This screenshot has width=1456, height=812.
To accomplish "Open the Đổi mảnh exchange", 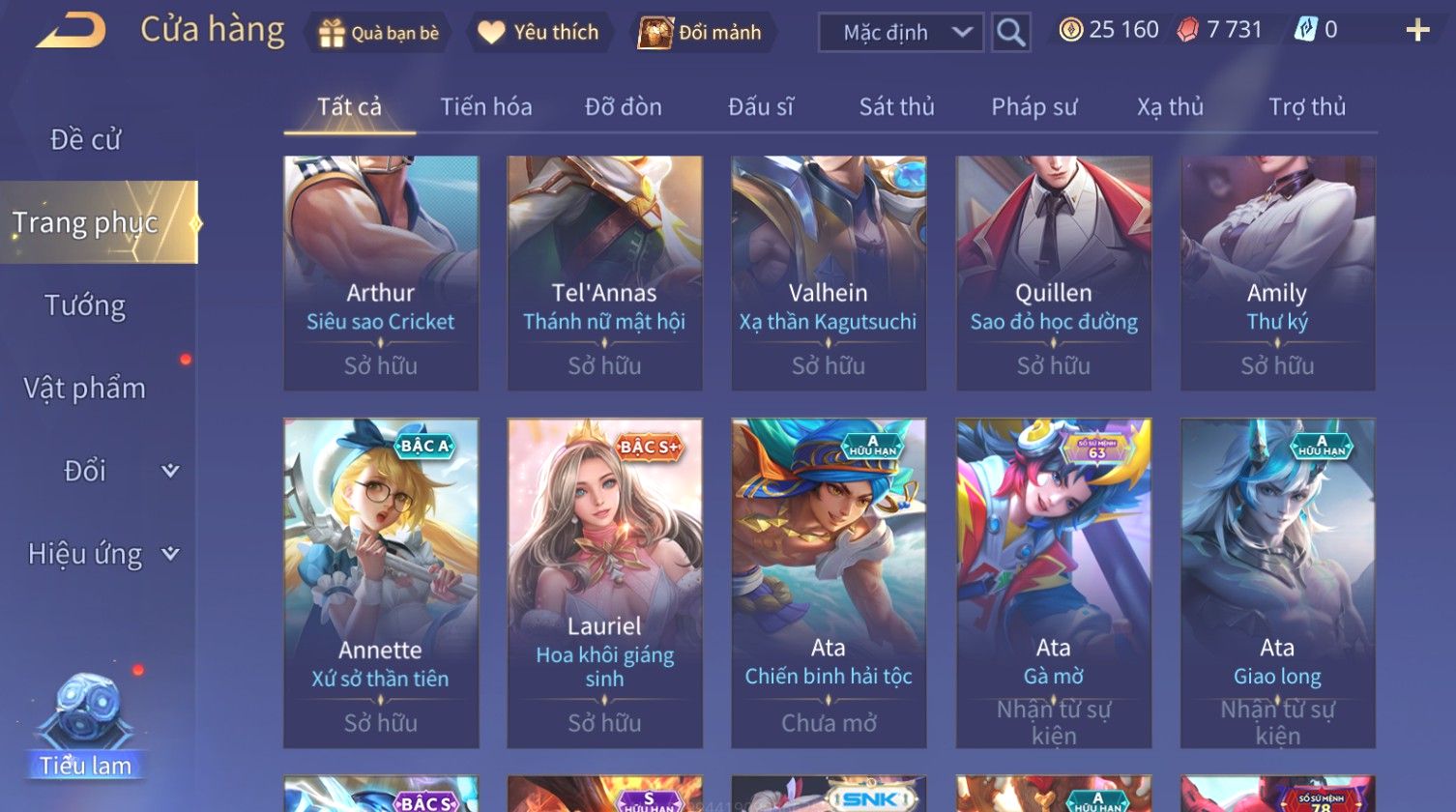I will 701,33.
